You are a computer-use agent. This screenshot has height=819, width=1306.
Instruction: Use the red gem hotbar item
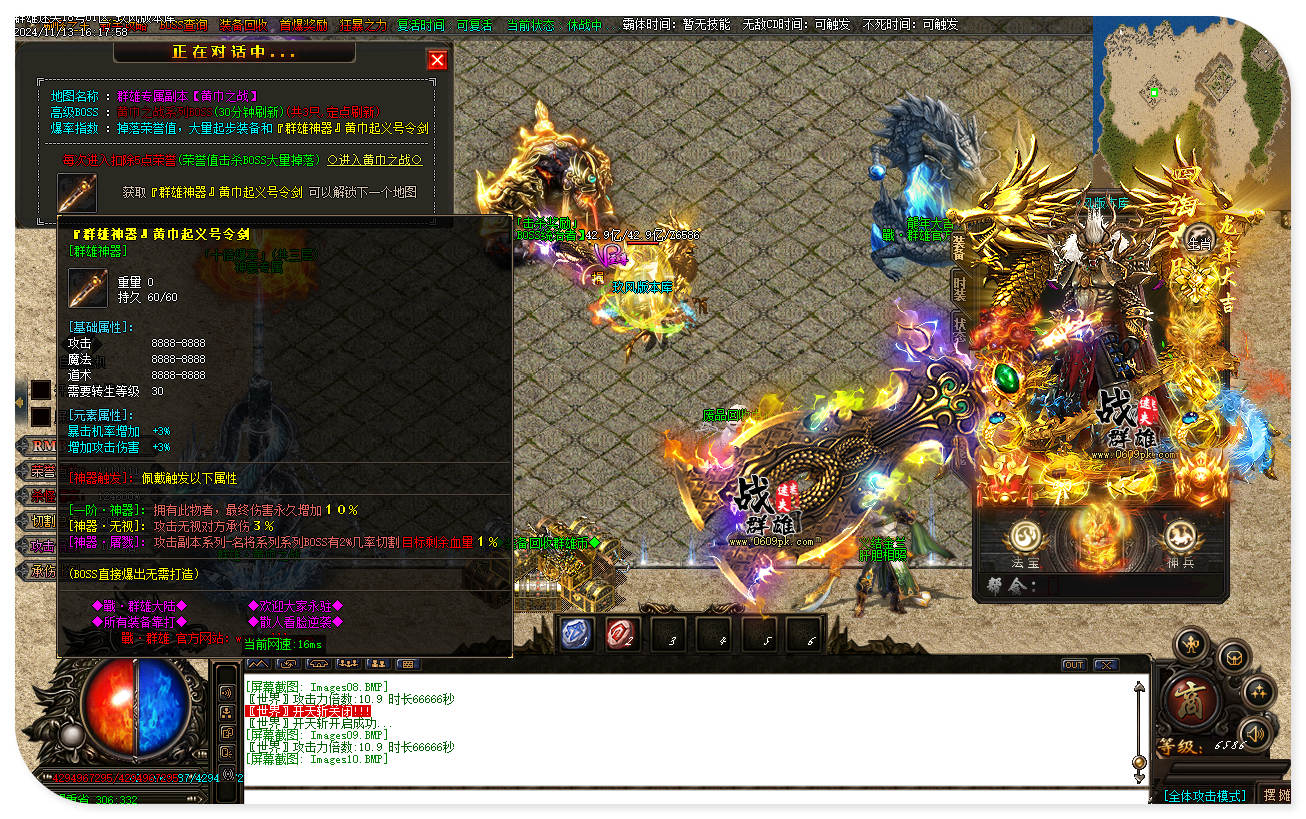(622, 634)
